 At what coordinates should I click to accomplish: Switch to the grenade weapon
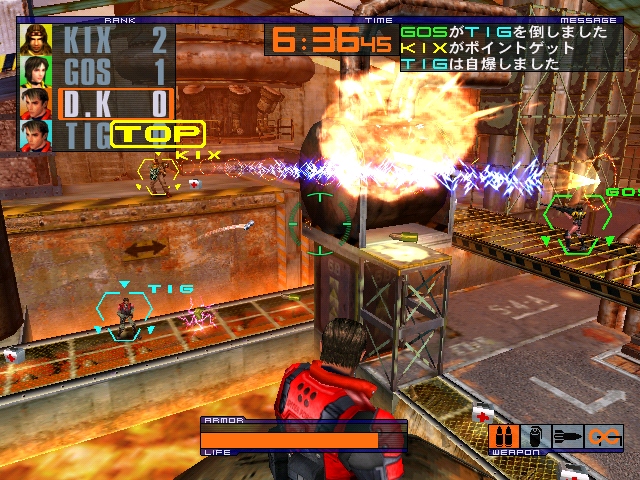pos(535,436)
